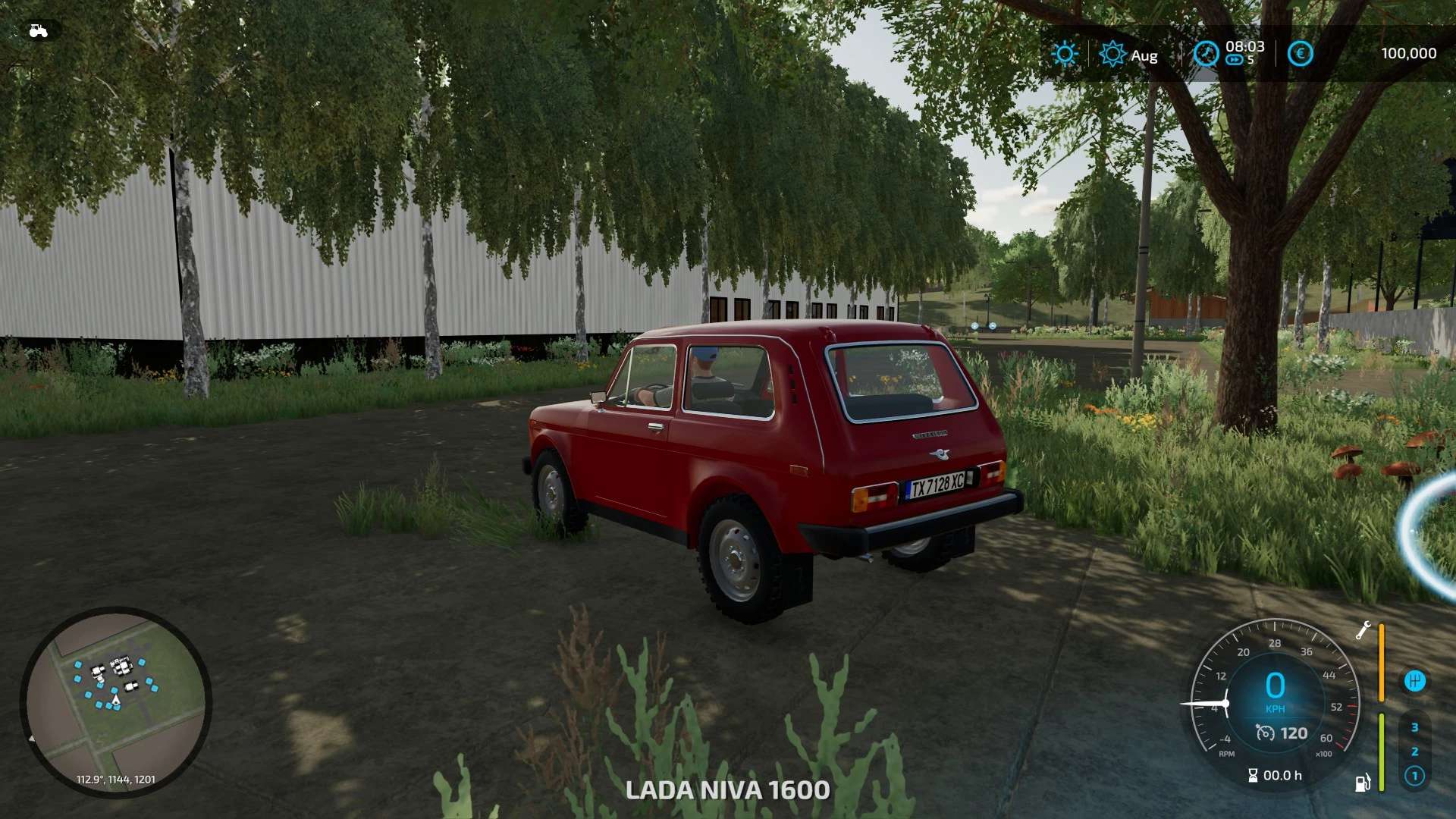Open the circular minimap
Viewport: 1456px width, 819px height.
(115, 701)
